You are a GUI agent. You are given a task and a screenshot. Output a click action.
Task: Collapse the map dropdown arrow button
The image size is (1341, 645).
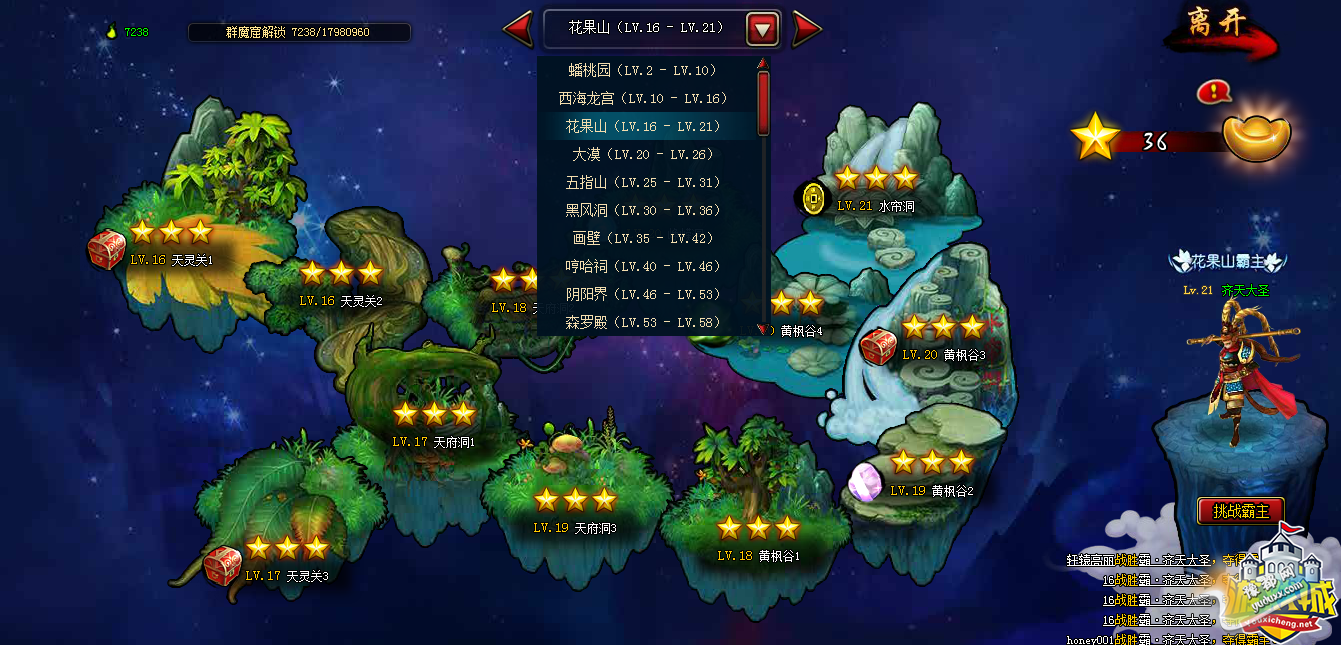pos(762,29)
